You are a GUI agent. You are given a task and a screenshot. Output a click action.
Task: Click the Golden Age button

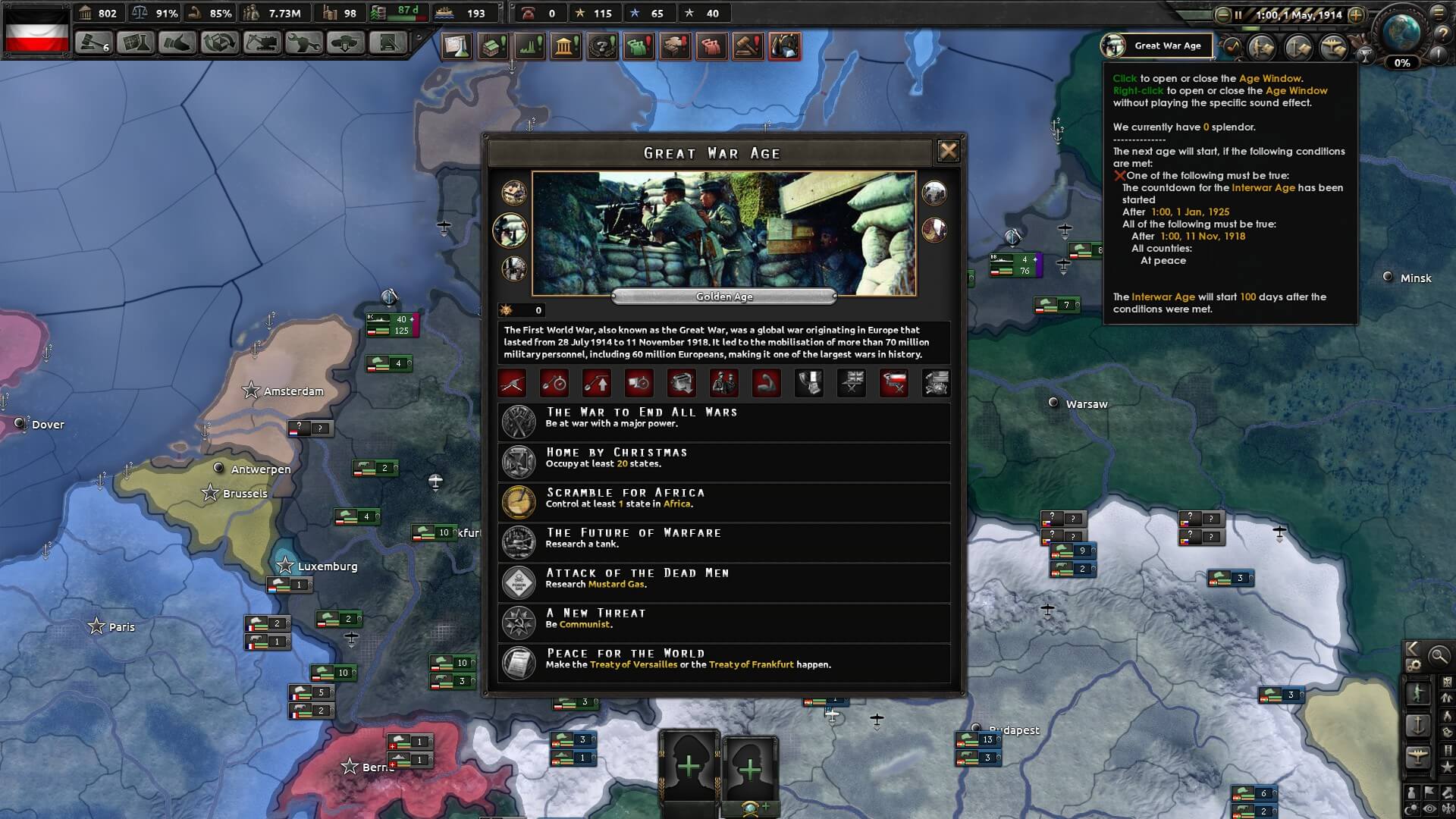click(723, 297)
